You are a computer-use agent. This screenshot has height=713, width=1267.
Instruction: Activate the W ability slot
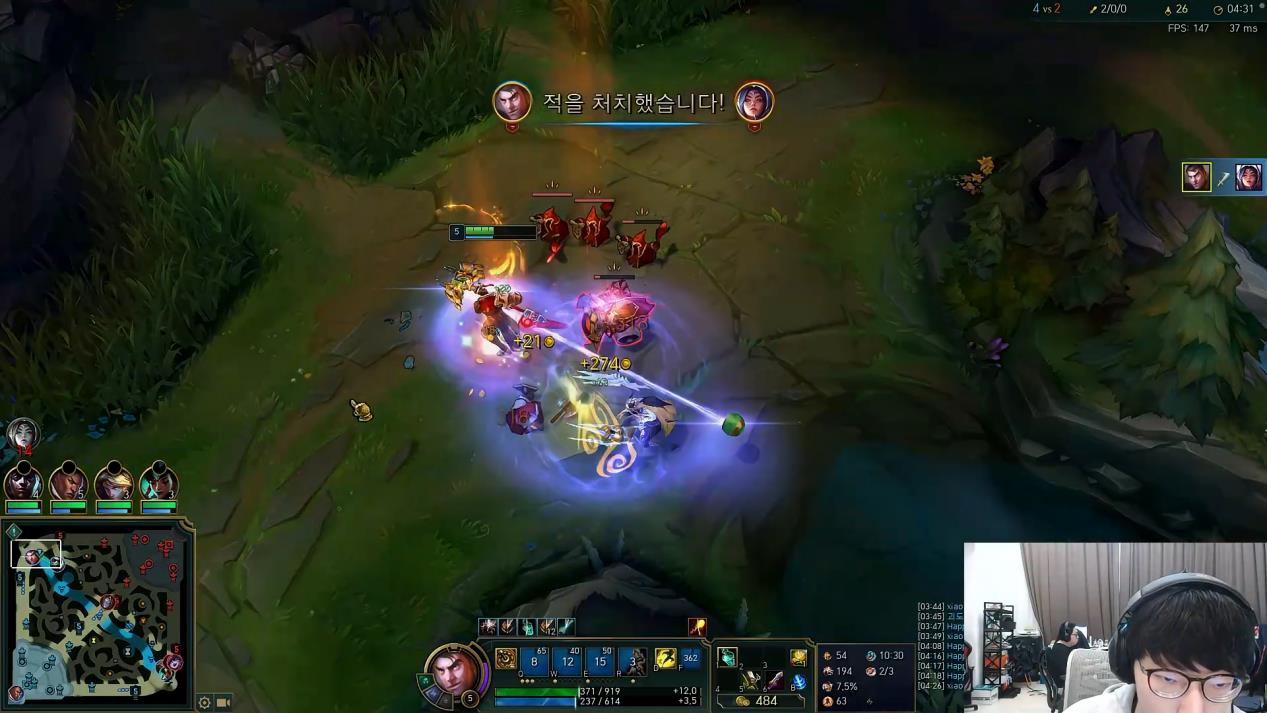tap(568, 660)
